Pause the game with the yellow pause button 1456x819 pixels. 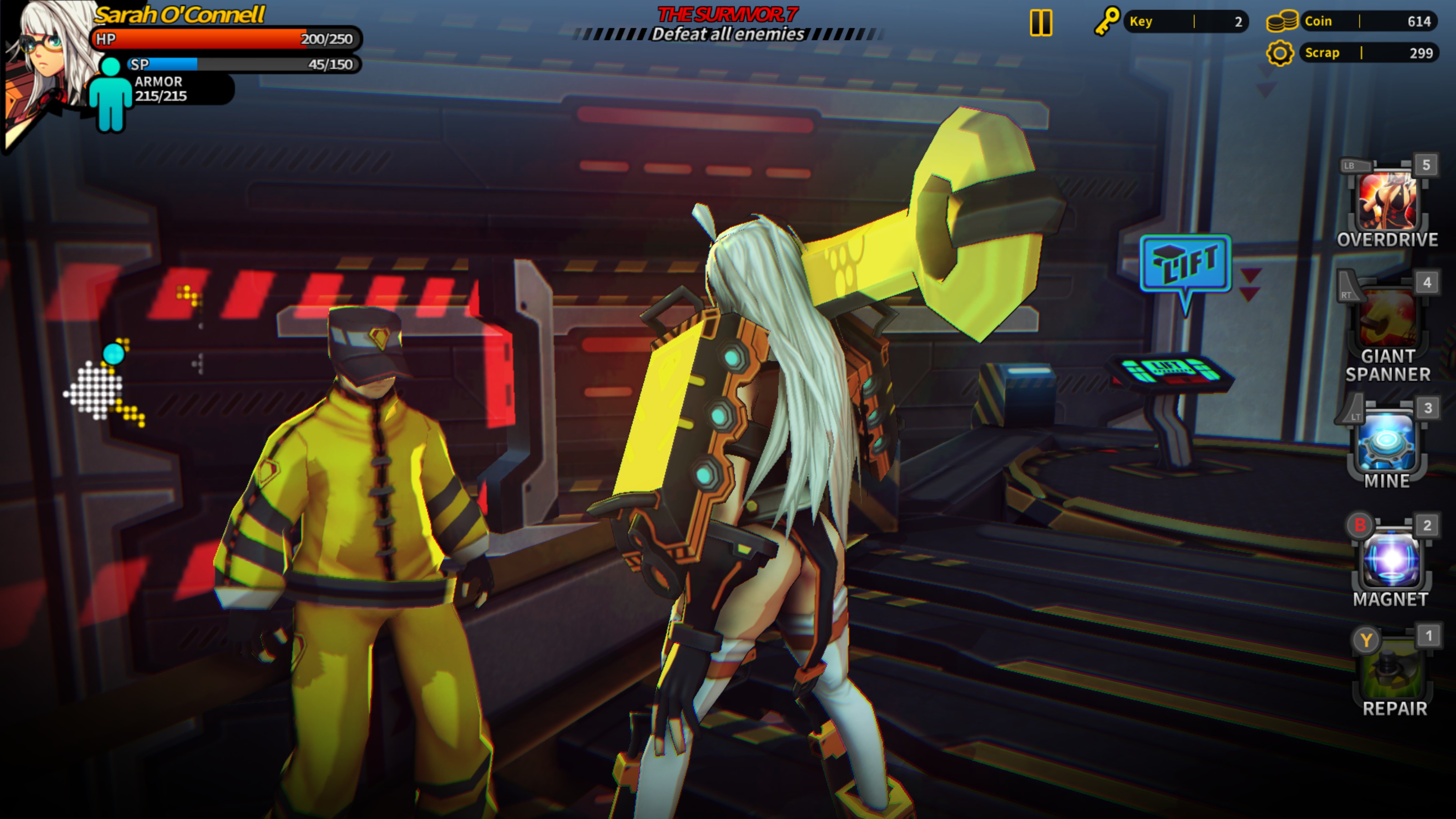pos(1041,23)
